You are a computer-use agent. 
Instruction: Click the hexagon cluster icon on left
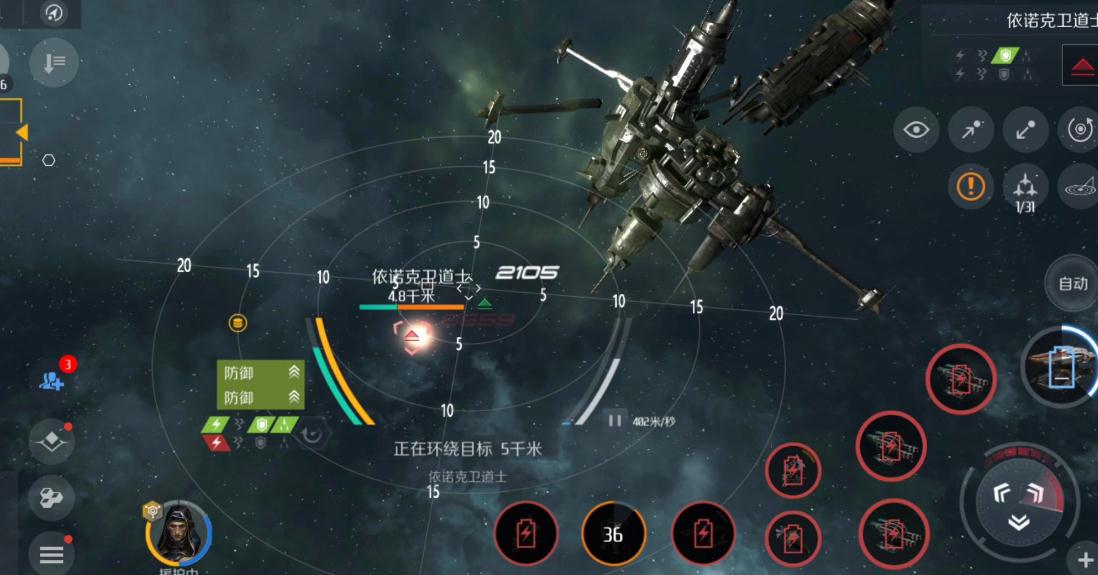52,497
